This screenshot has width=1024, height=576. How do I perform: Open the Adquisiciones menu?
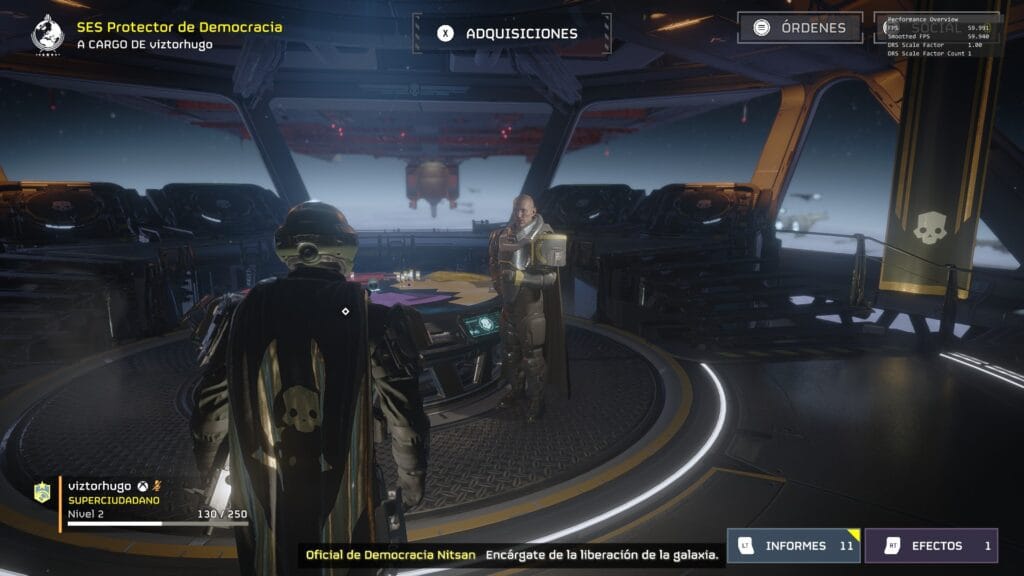coord(510,33)
